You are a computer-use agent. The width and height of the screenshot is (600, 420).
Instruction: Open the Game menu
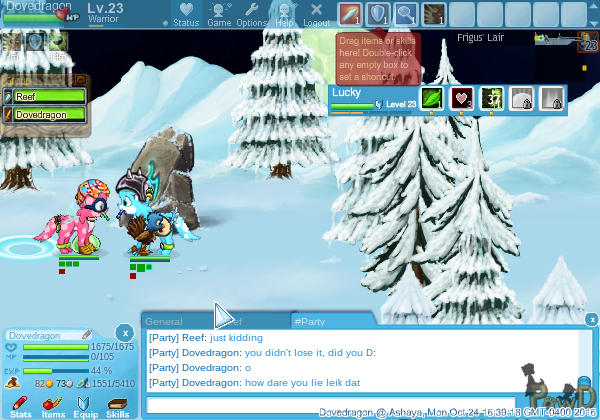tap(219, 14)
